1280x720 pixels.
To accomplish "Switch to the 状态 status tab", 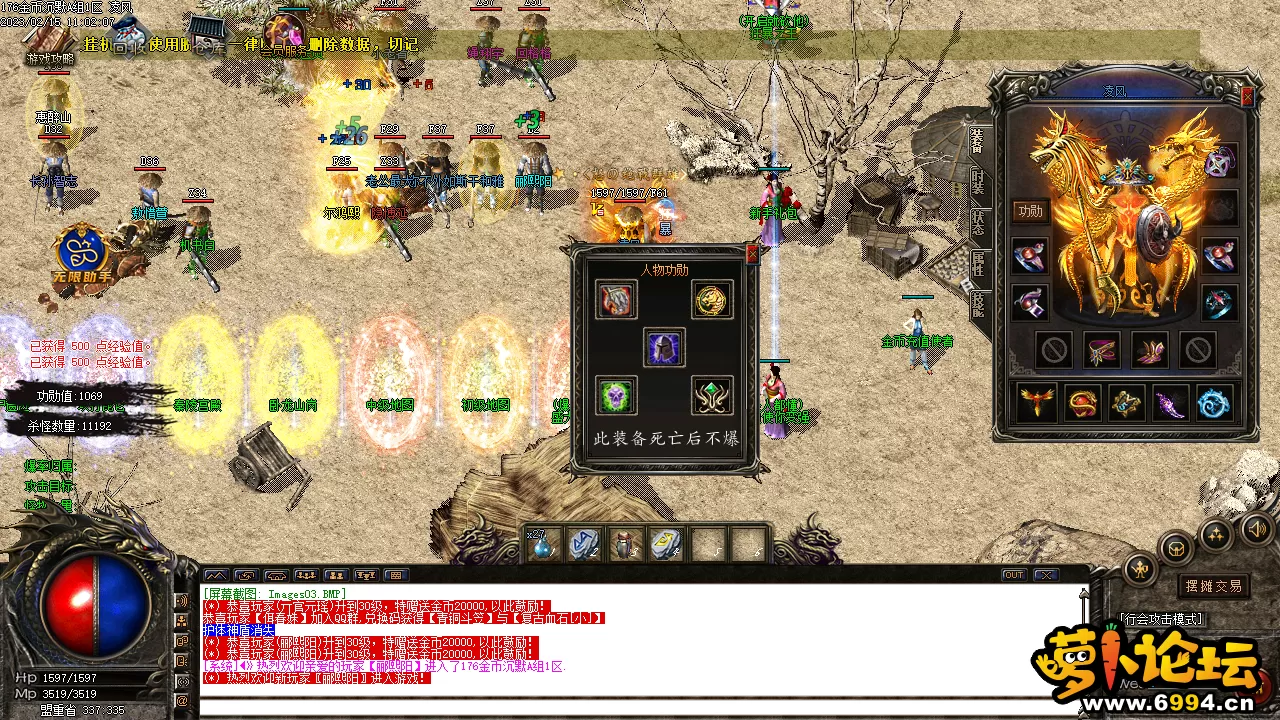I will click(x=977, y=223).
